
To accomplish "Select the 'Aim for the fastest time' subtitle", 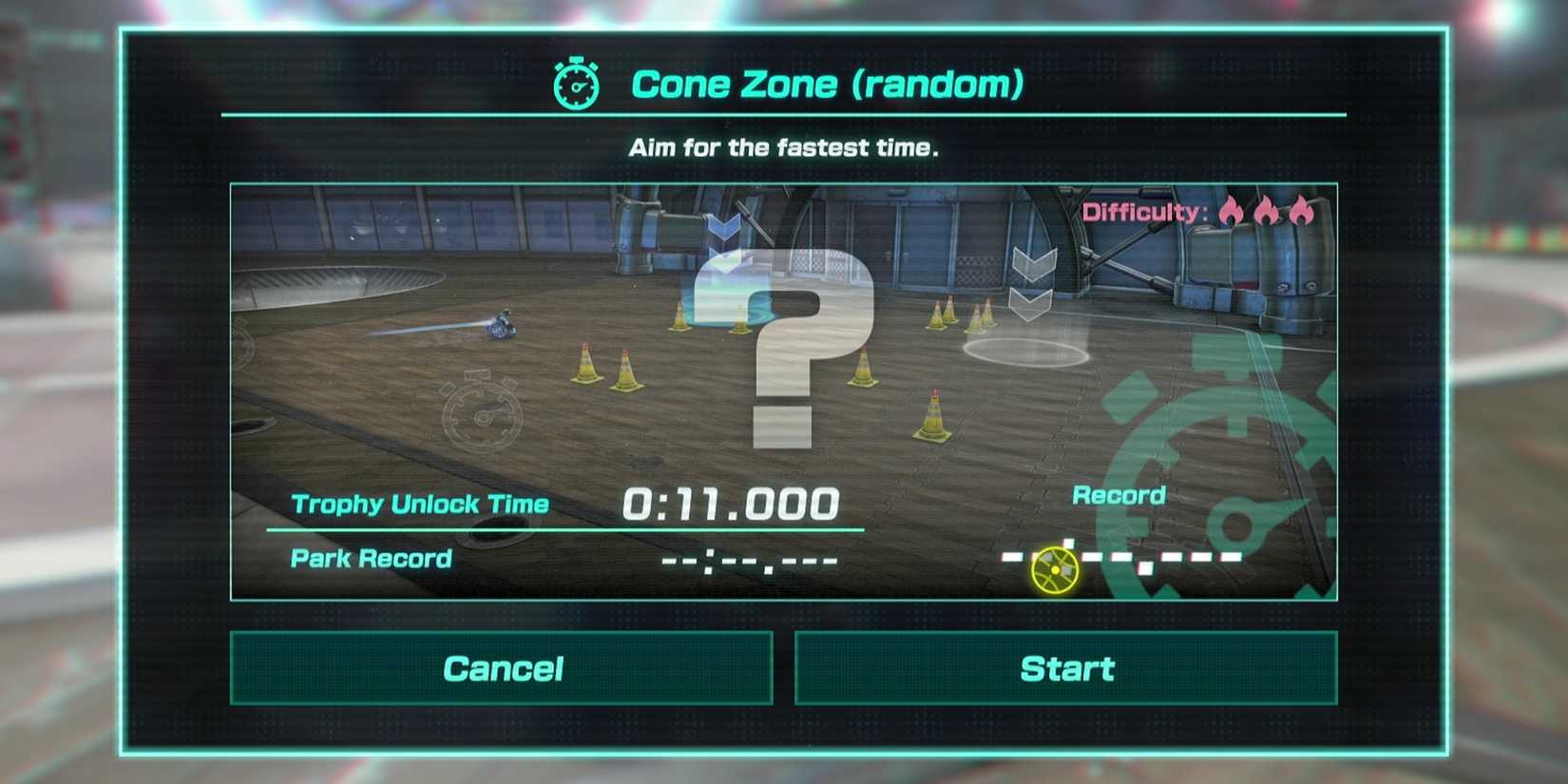I will 783,147.
